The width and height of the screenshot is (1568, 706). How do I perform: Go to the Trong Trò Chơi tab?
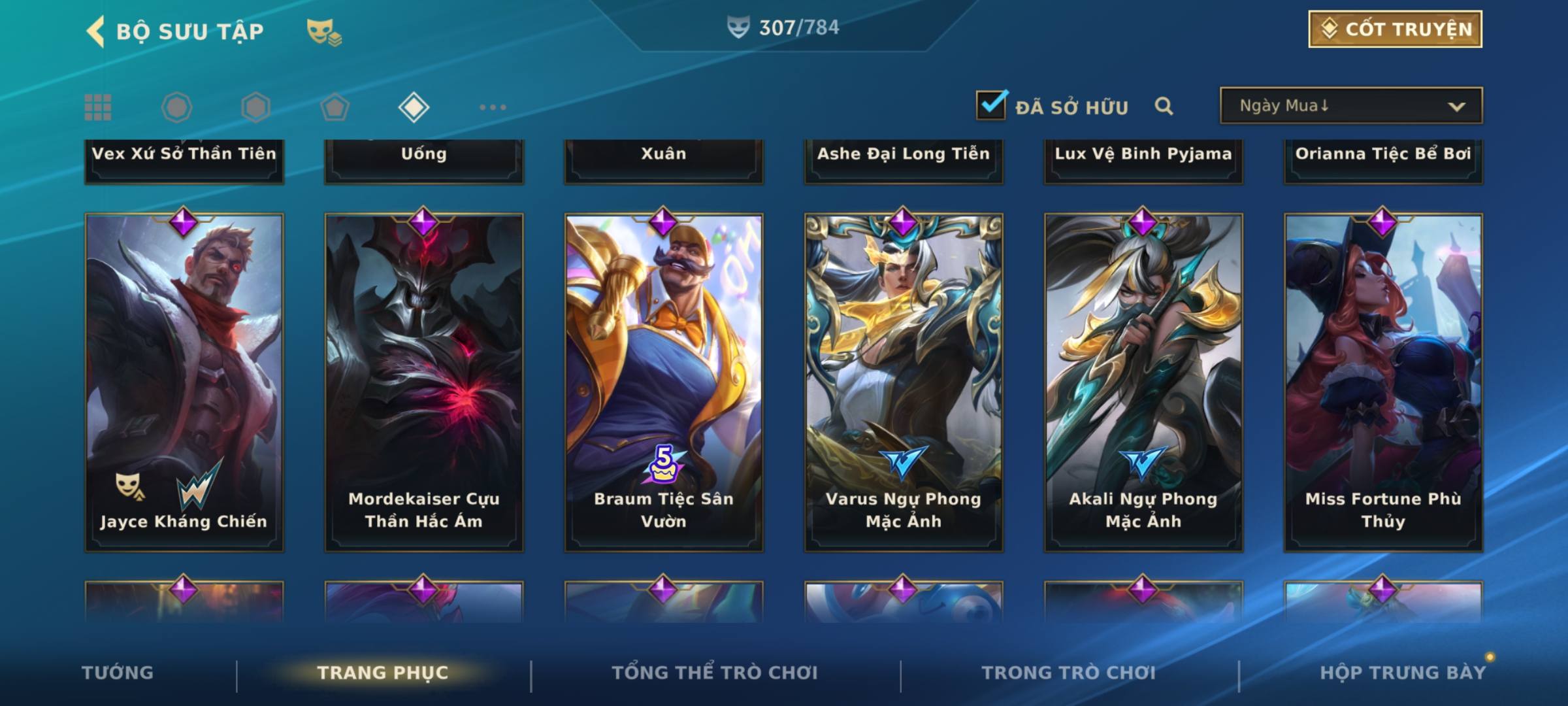click(x=1069, y=673)
